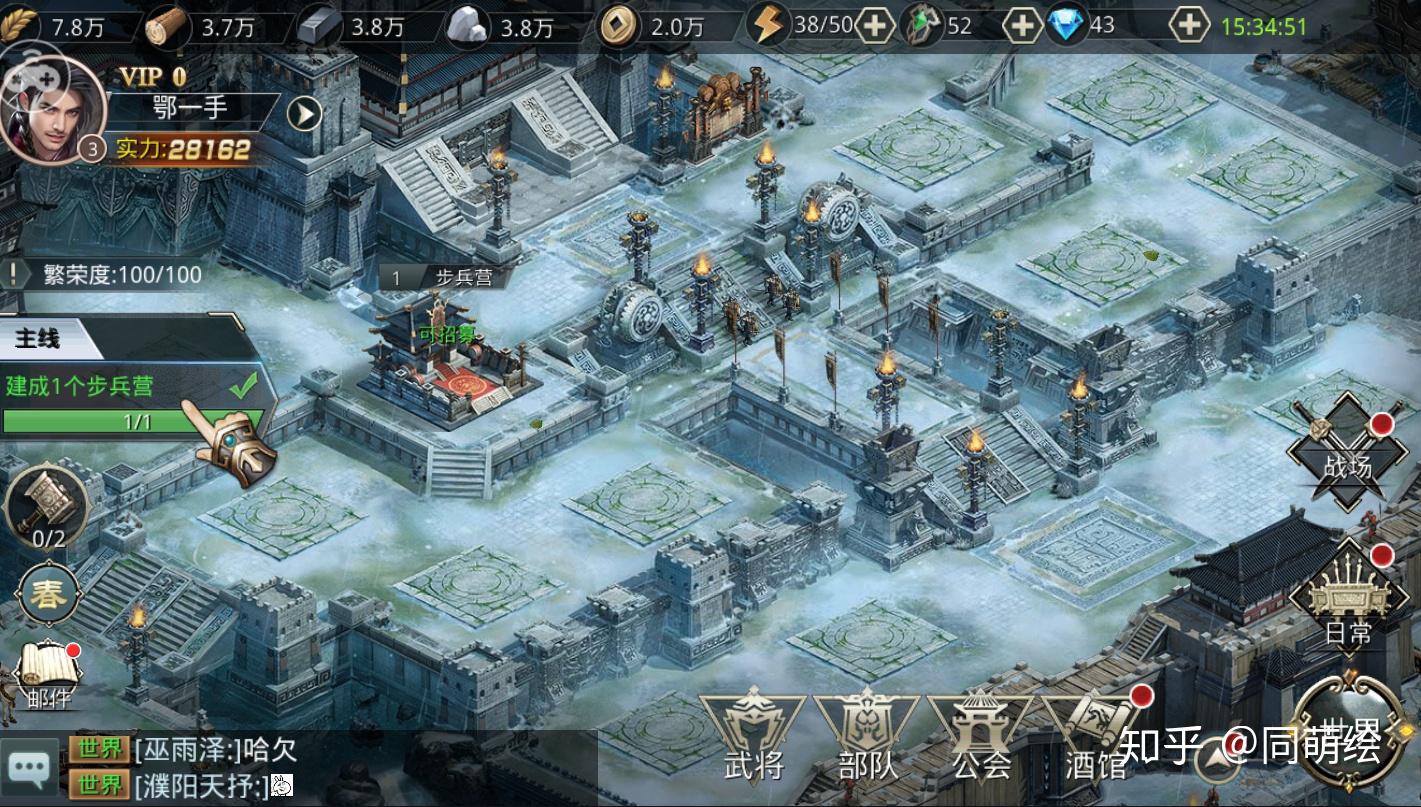The height and width of the screenshot is (807, 1421).
Task: Go to the 战场 battlefield
Action: 1347,452
